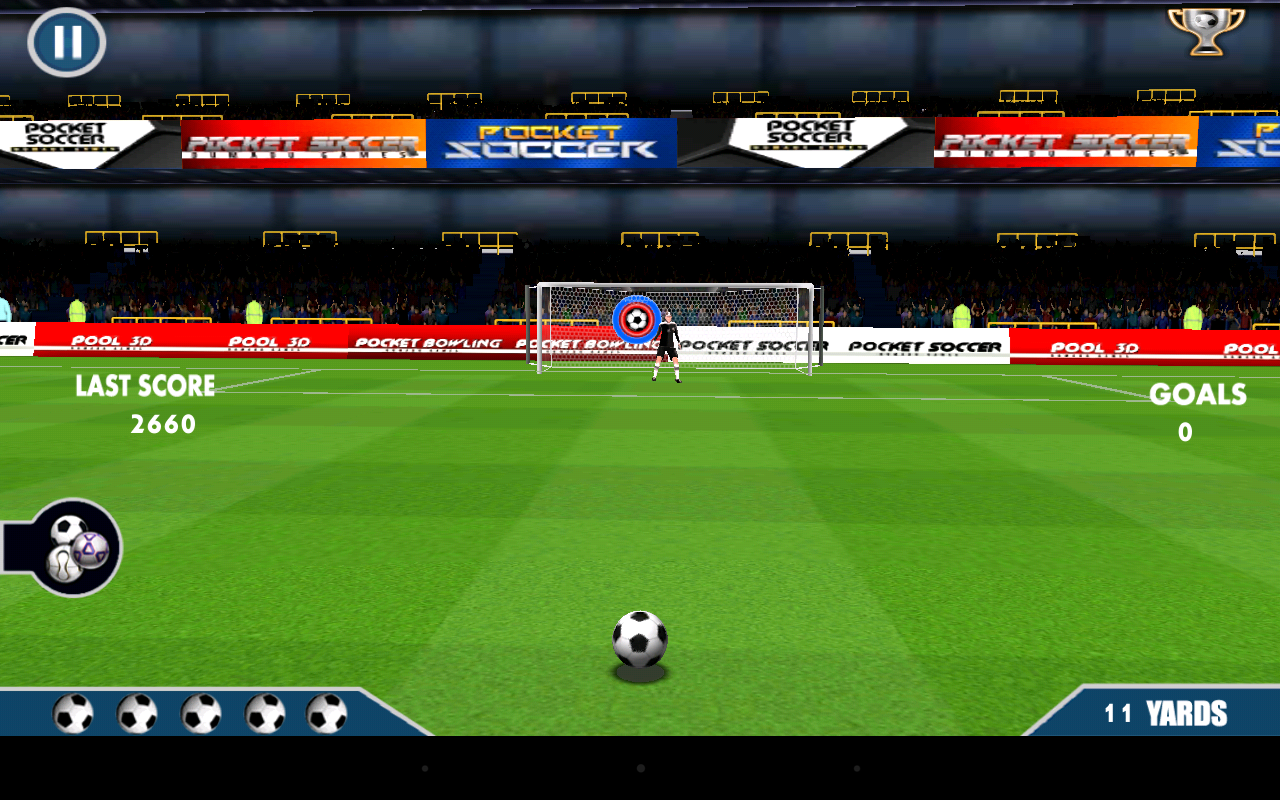This screenshot has width=1280, height=800.
Task: Tap the blue bullseye target above the goal
Action: 635,319
